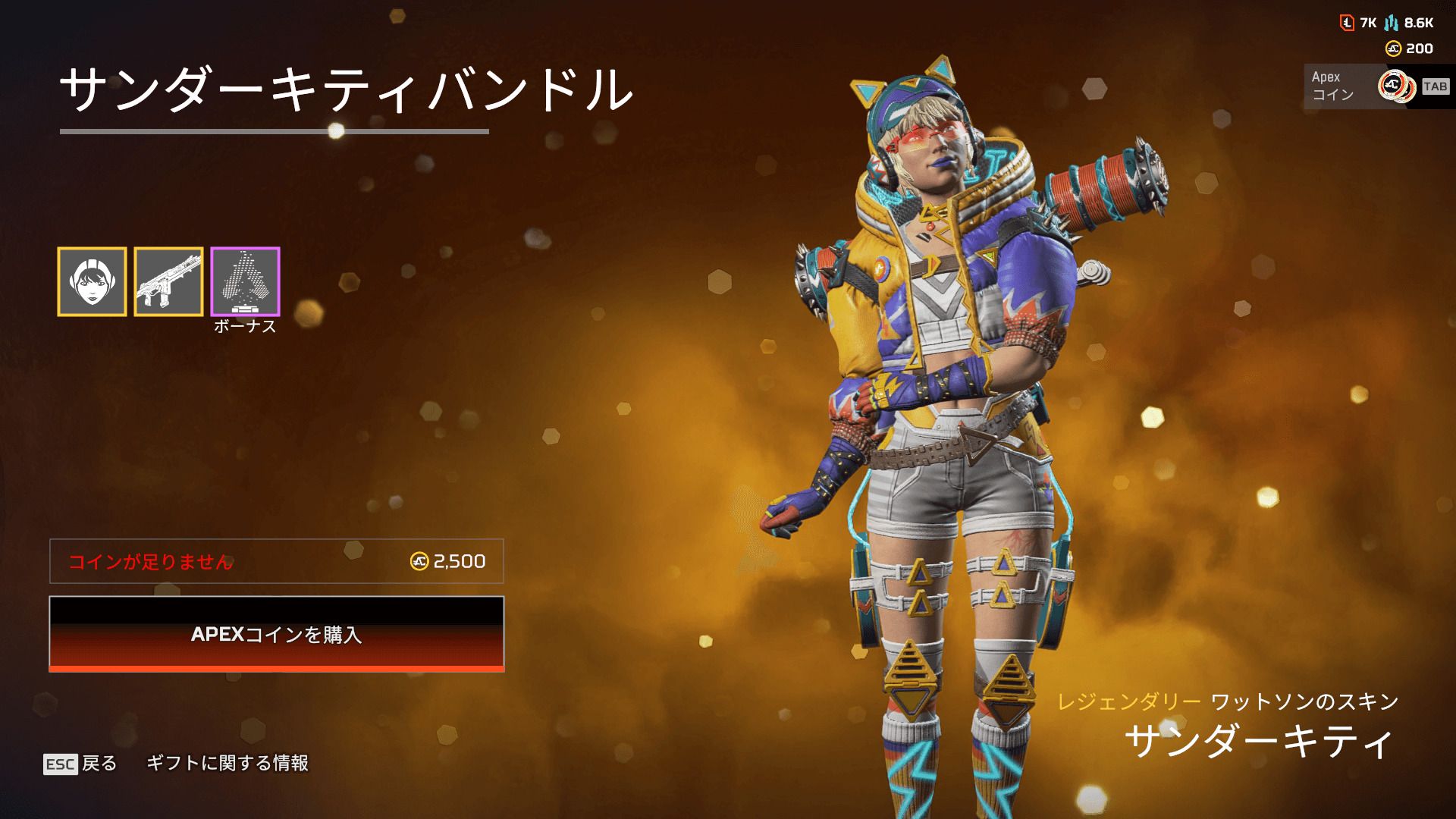Viewport: 1456px width, 819px height.
Task: Open ギフトに関する情報 gift info
Action: 227,763
